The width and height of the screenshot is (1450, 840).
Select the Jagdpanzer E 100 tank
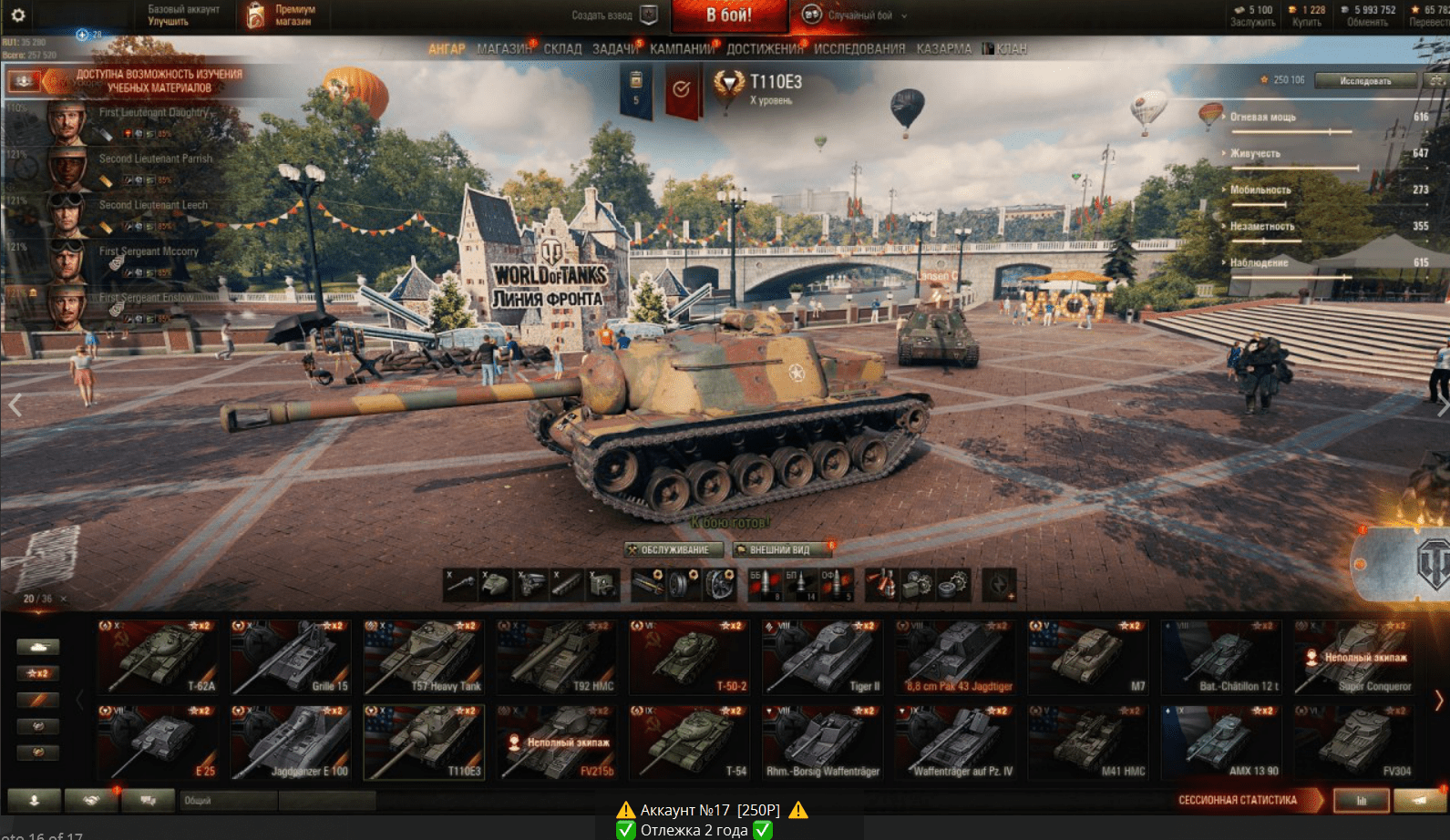pyautogui.click(x=291, y=742)
